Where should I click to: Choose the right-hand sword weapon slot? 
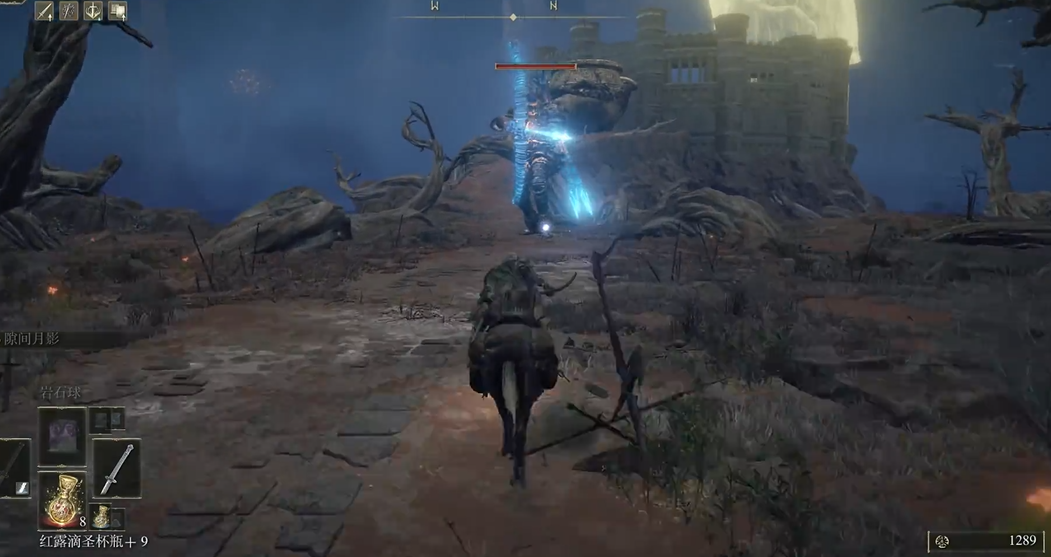click(116, 468)
